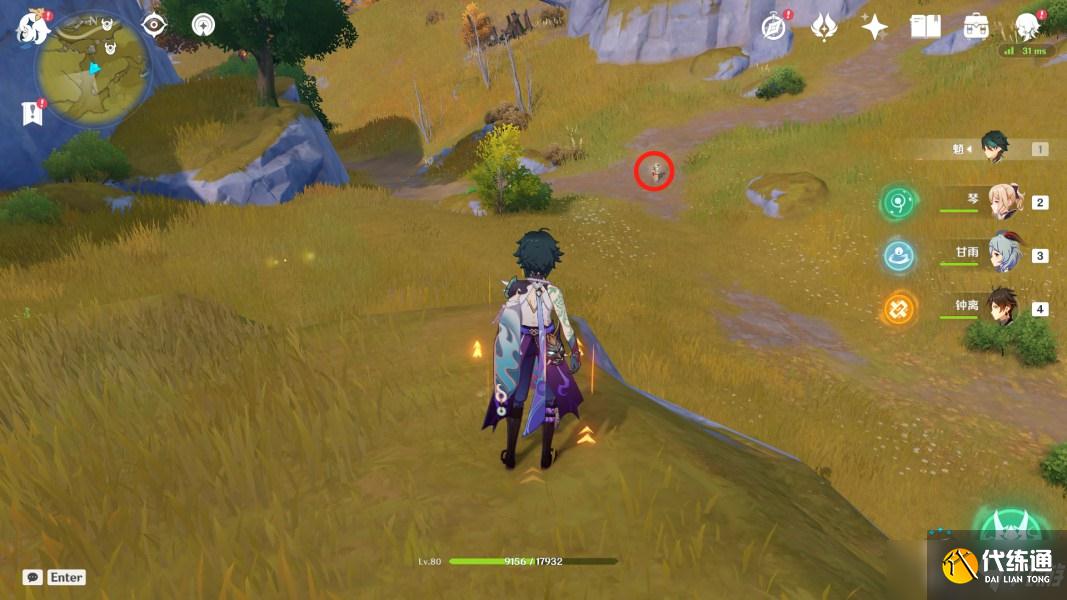Activate the eye-shaped elemental sight icon
Viewport: 1067px width, 600px height.
point(154,25)
